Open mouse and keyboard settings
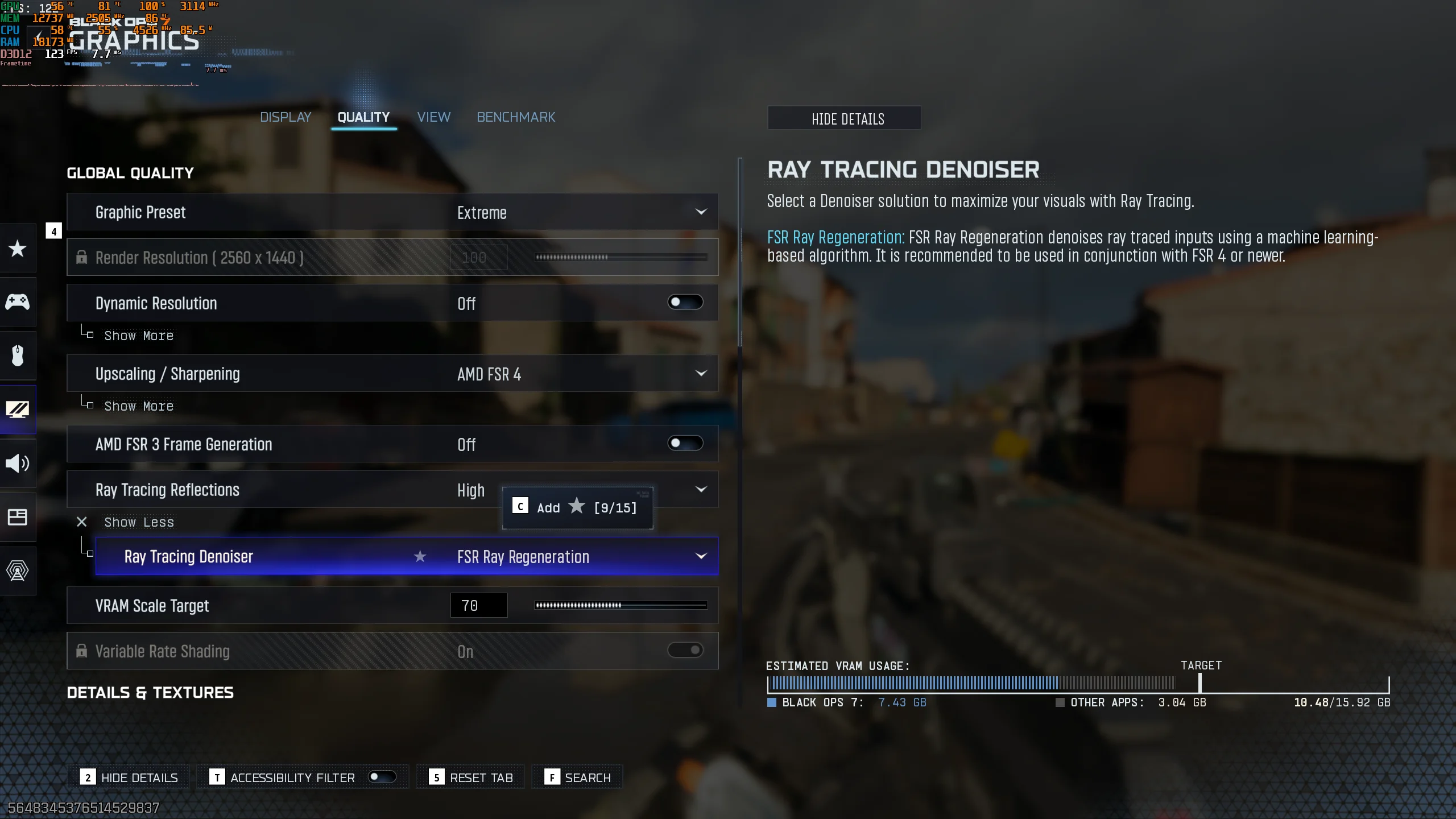Image resolution: width=1456 pixels, height=819 pixels. [18, 355]
